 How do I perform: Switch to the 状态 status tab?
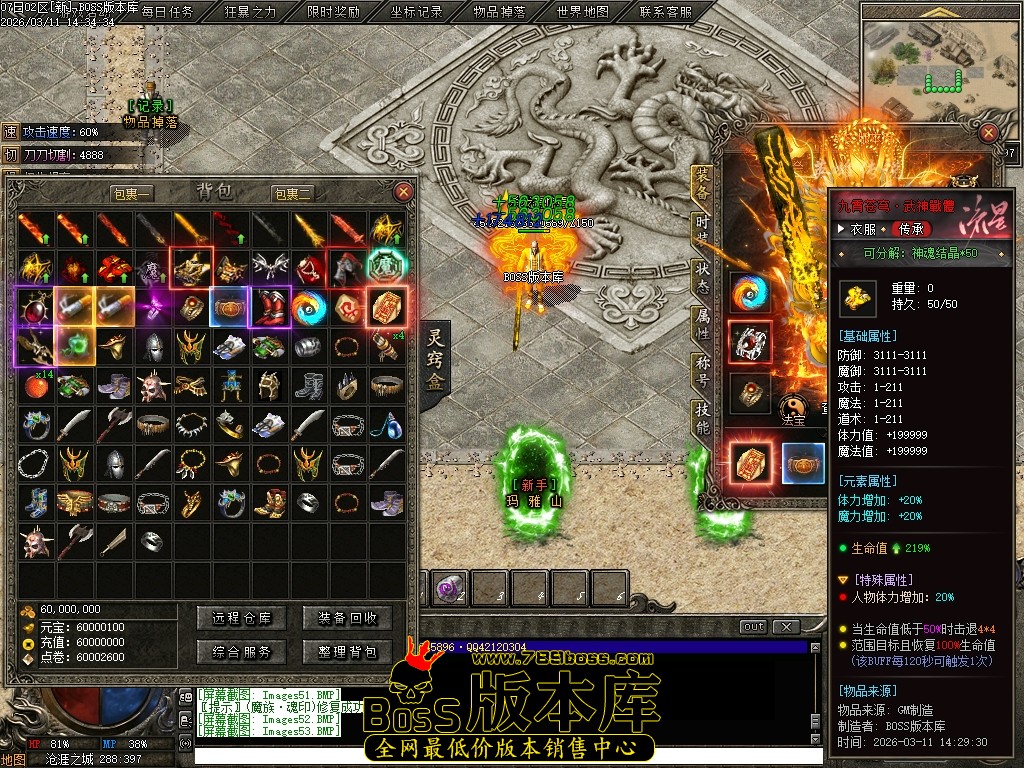click(702, 272)
